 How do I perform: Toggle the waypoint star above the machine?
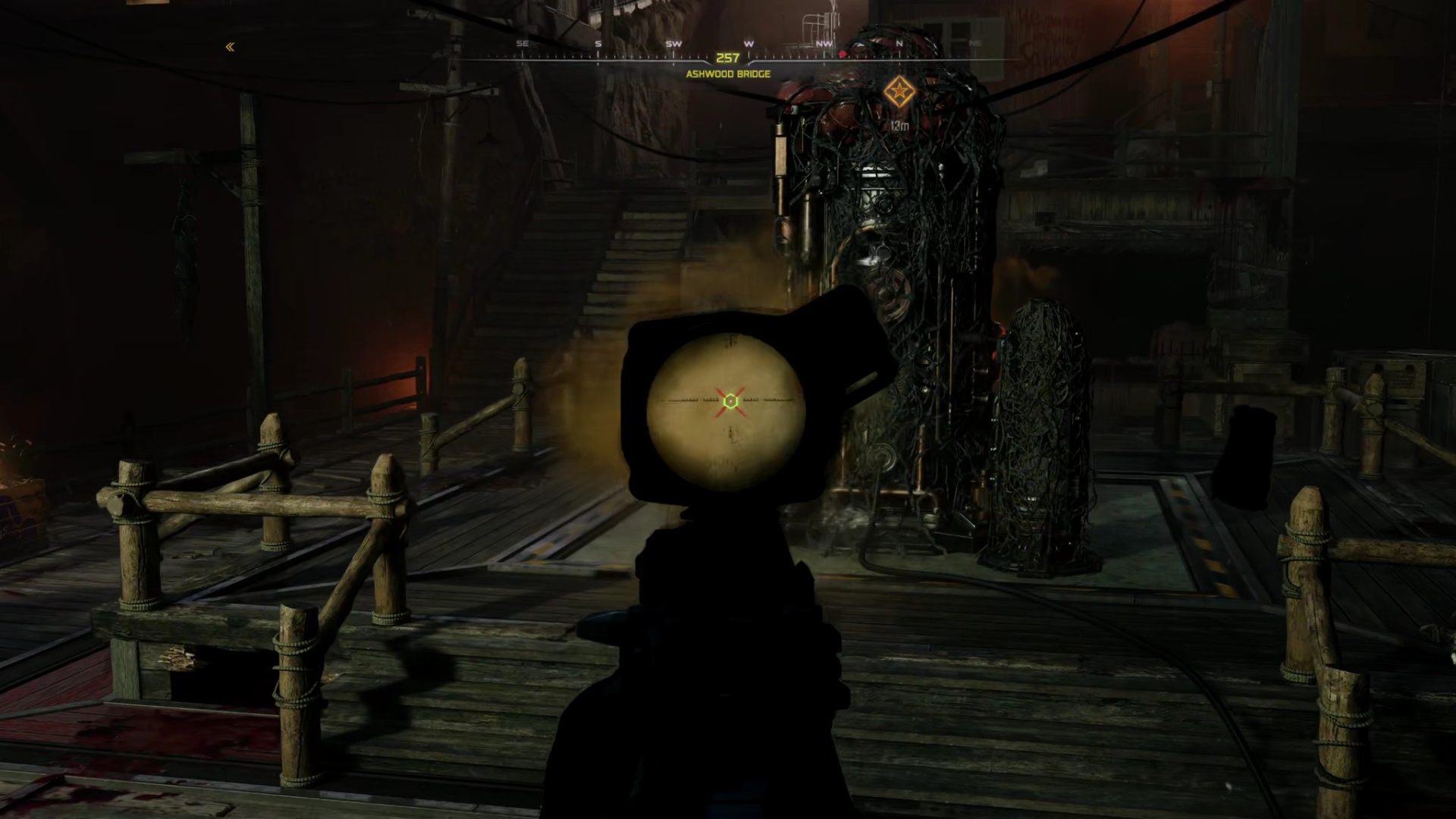coord(899,89)
